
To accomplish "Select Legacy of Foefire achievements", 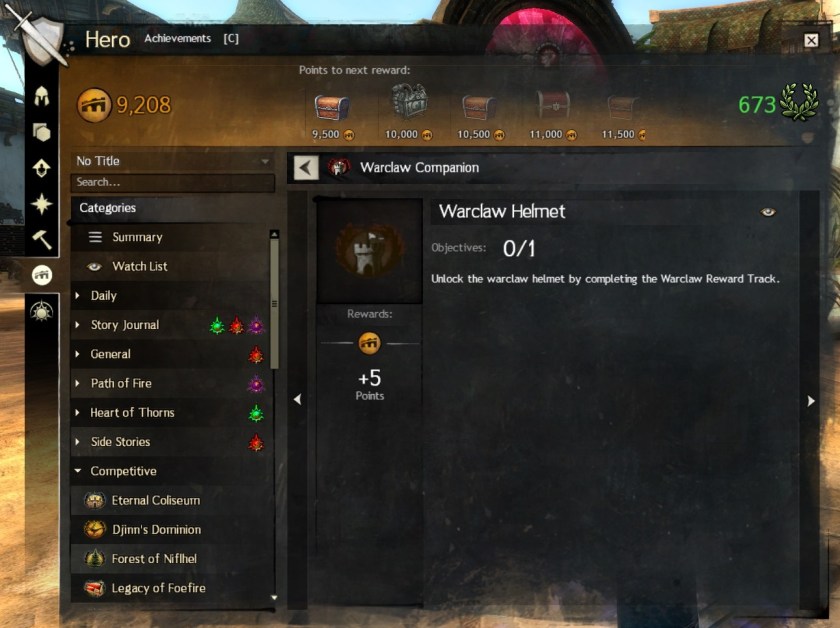I will click(x=158, y=588).
